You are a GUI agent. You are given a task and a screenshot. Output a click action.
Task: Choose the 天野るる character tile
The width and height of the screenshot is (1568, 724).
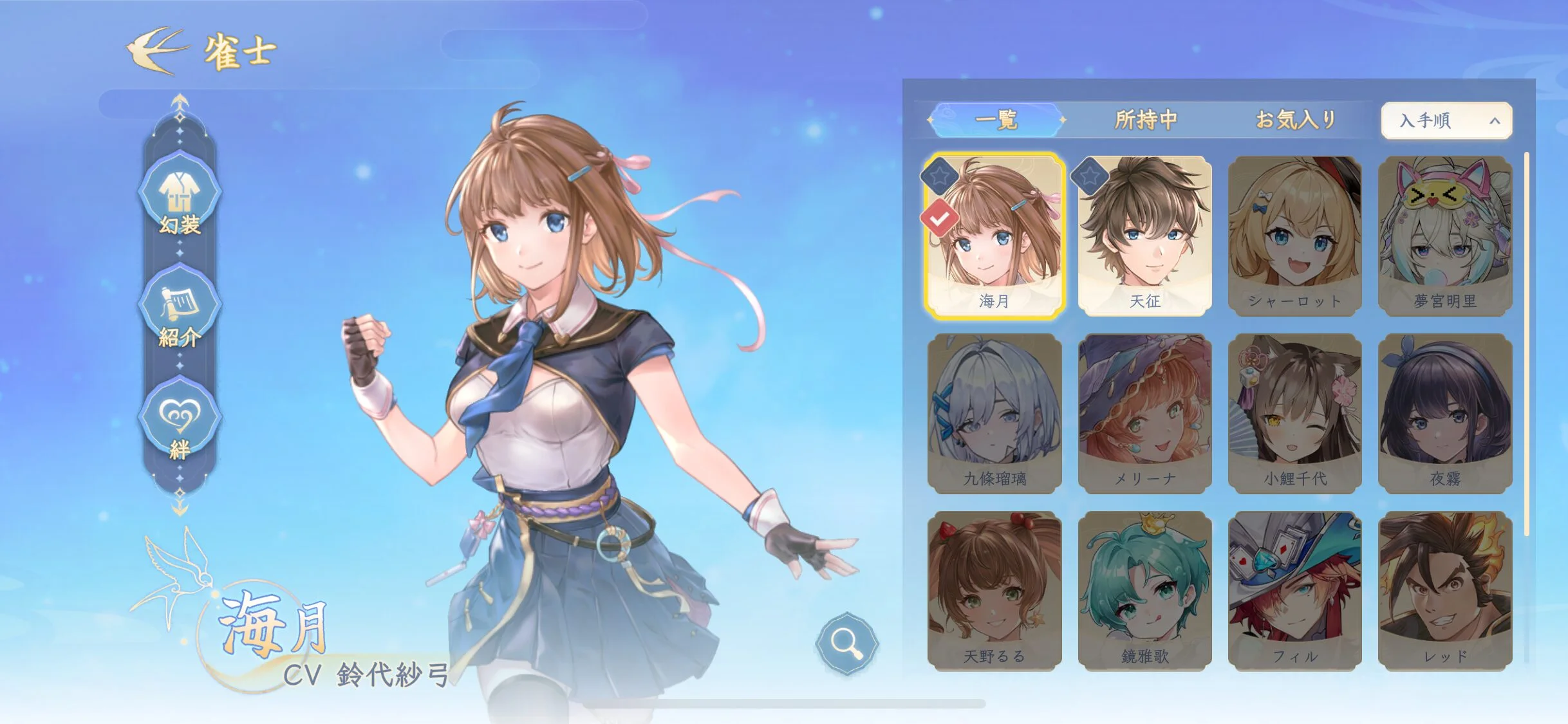(x=994, y=591)
